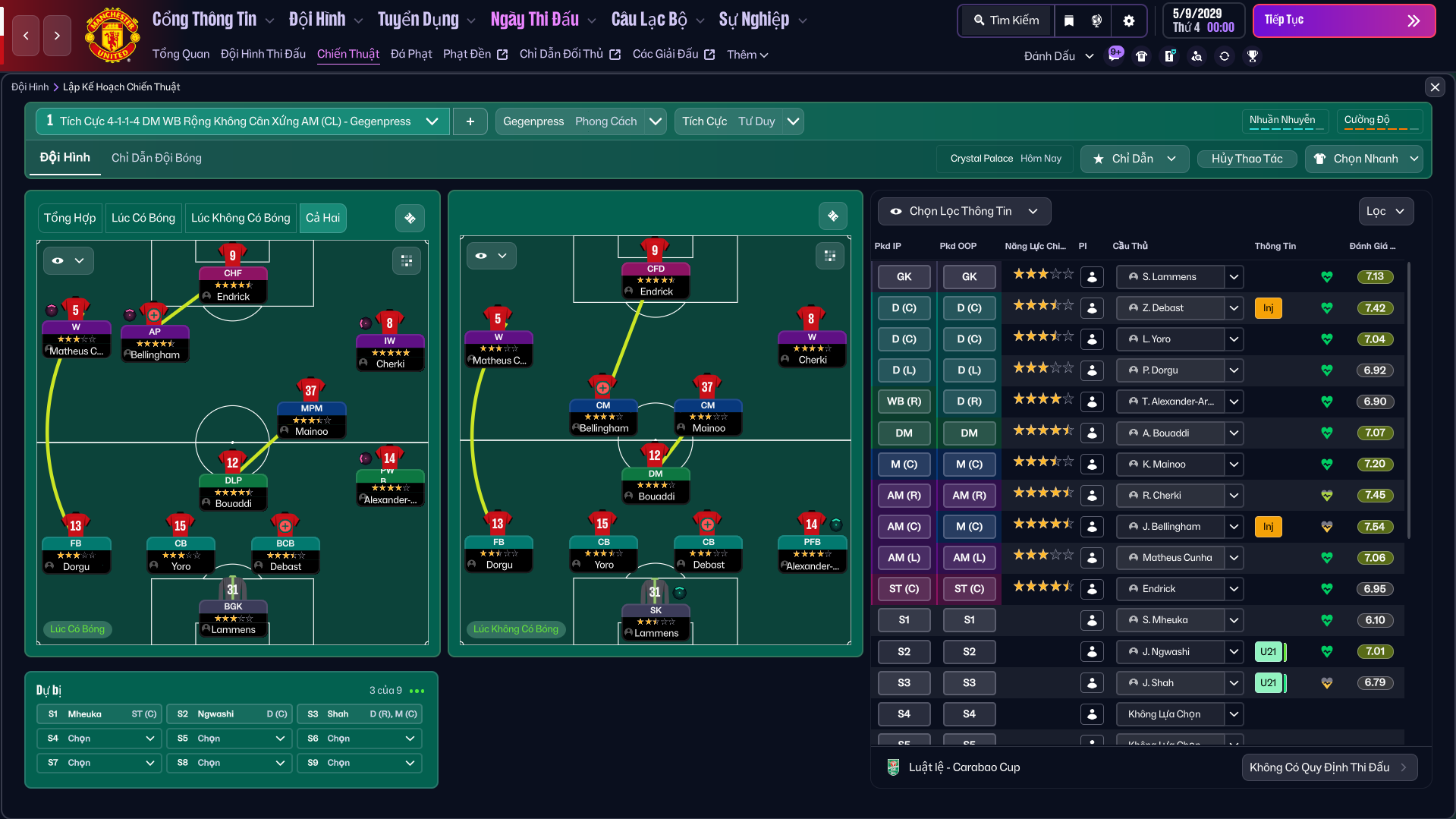The width and height of the screenshot is (1456, 819).
Task: Open the Chọn Nhanh dropdown
Action: point(1363,159)
